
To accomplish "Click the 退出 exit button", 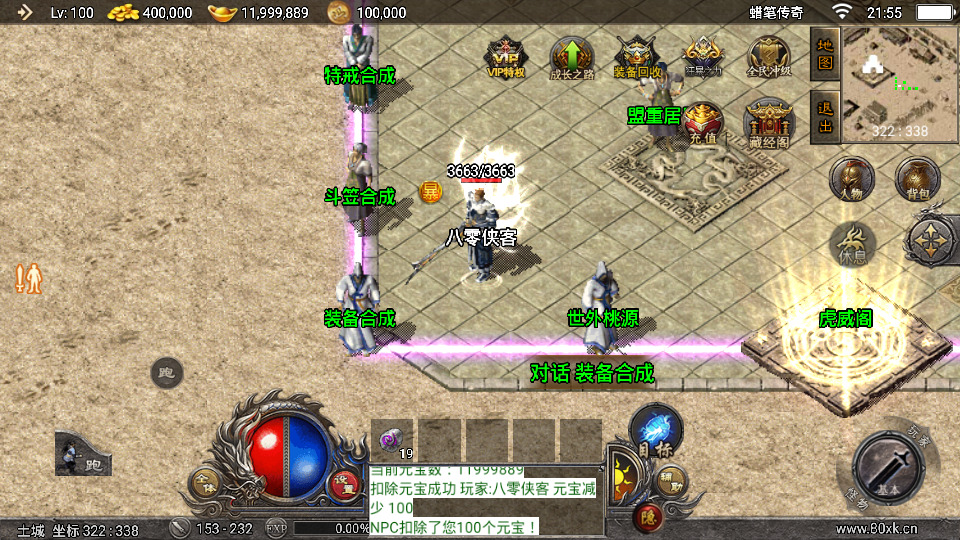I will click(x=825, y=116).
